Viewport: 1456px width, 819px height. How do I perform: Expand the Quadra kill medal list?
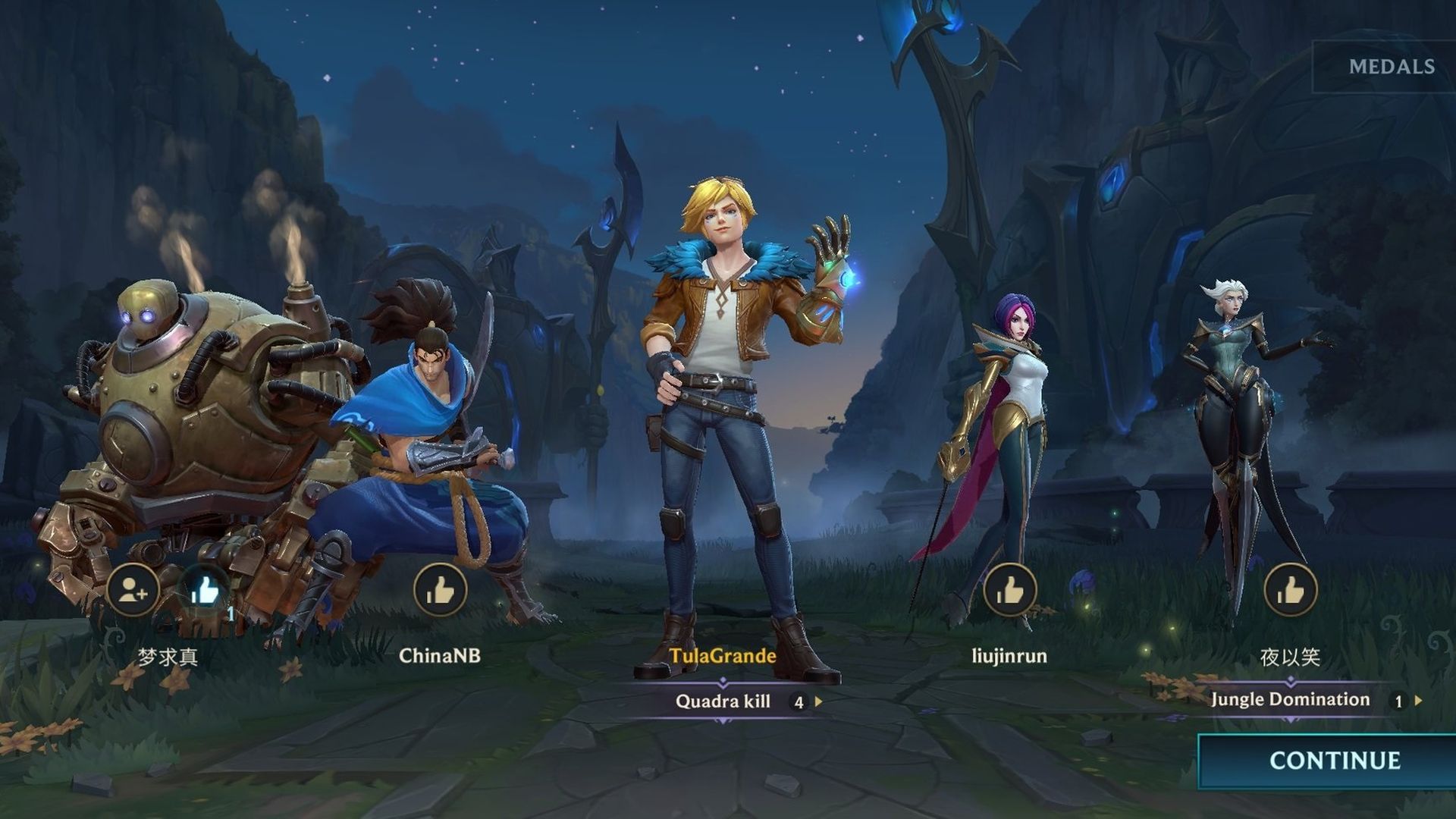tap(818, 702)
